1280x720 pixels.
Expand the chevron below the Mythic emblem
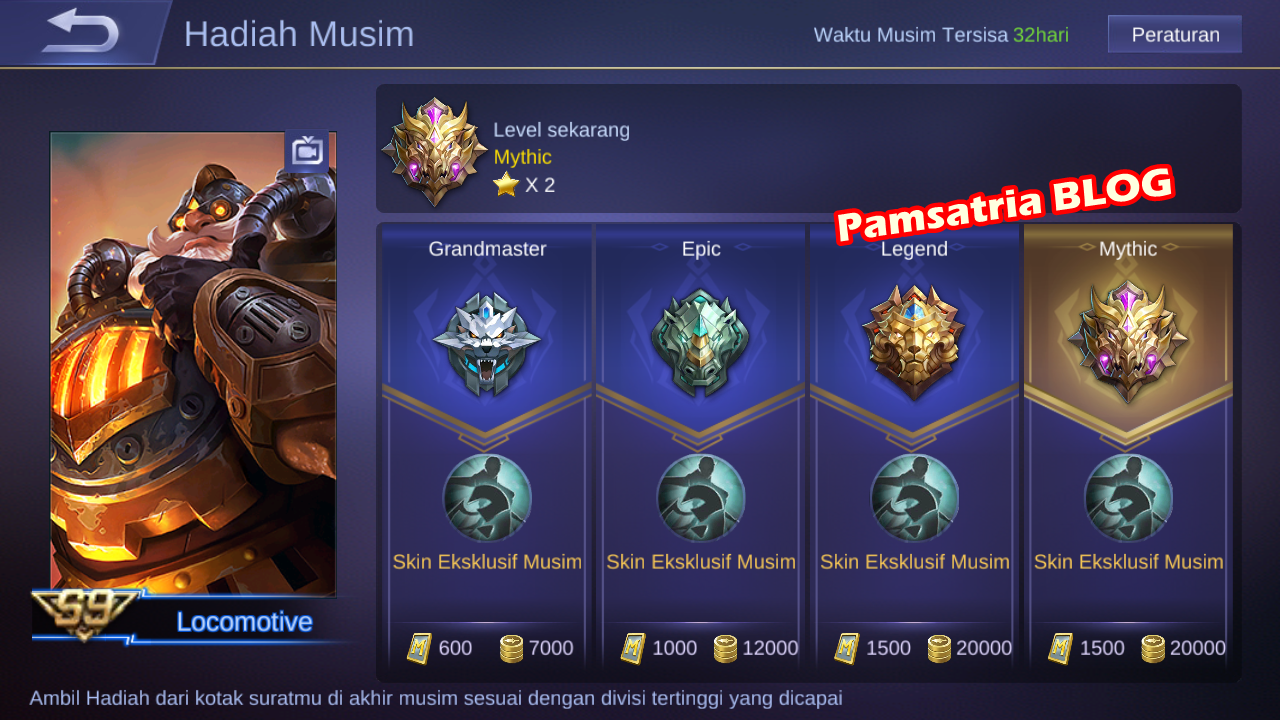(x=1128, y=435)
